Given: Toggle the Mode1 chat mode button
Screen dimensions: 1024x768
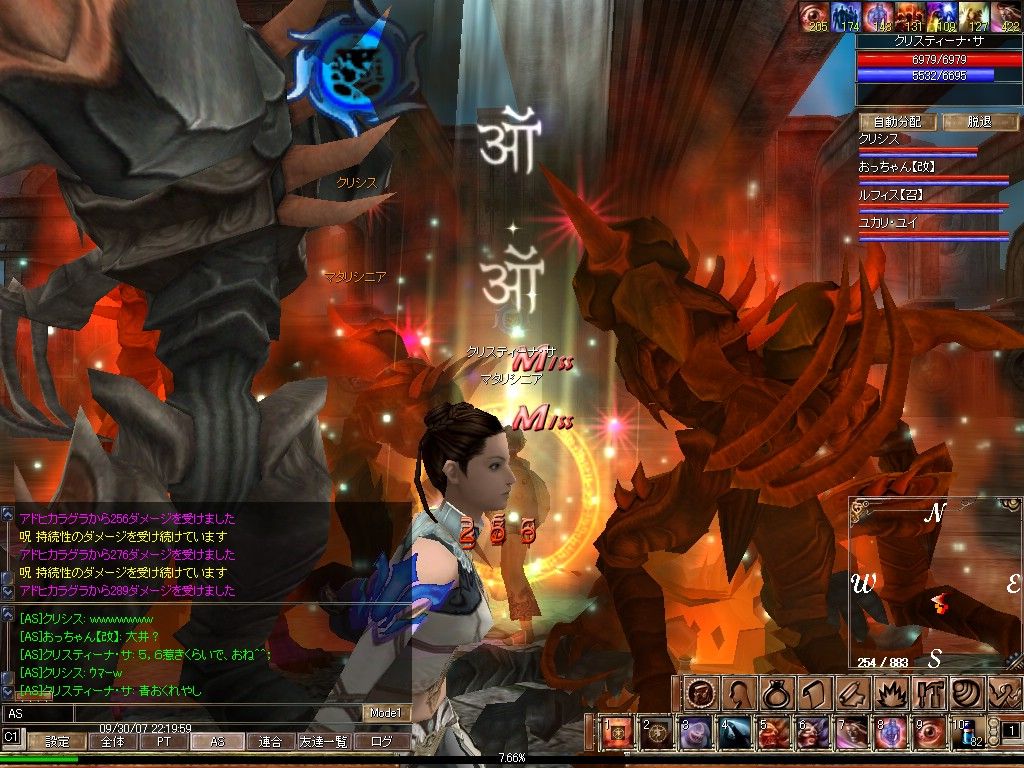Looking at the screenshot, I should [x=386, y=713].
